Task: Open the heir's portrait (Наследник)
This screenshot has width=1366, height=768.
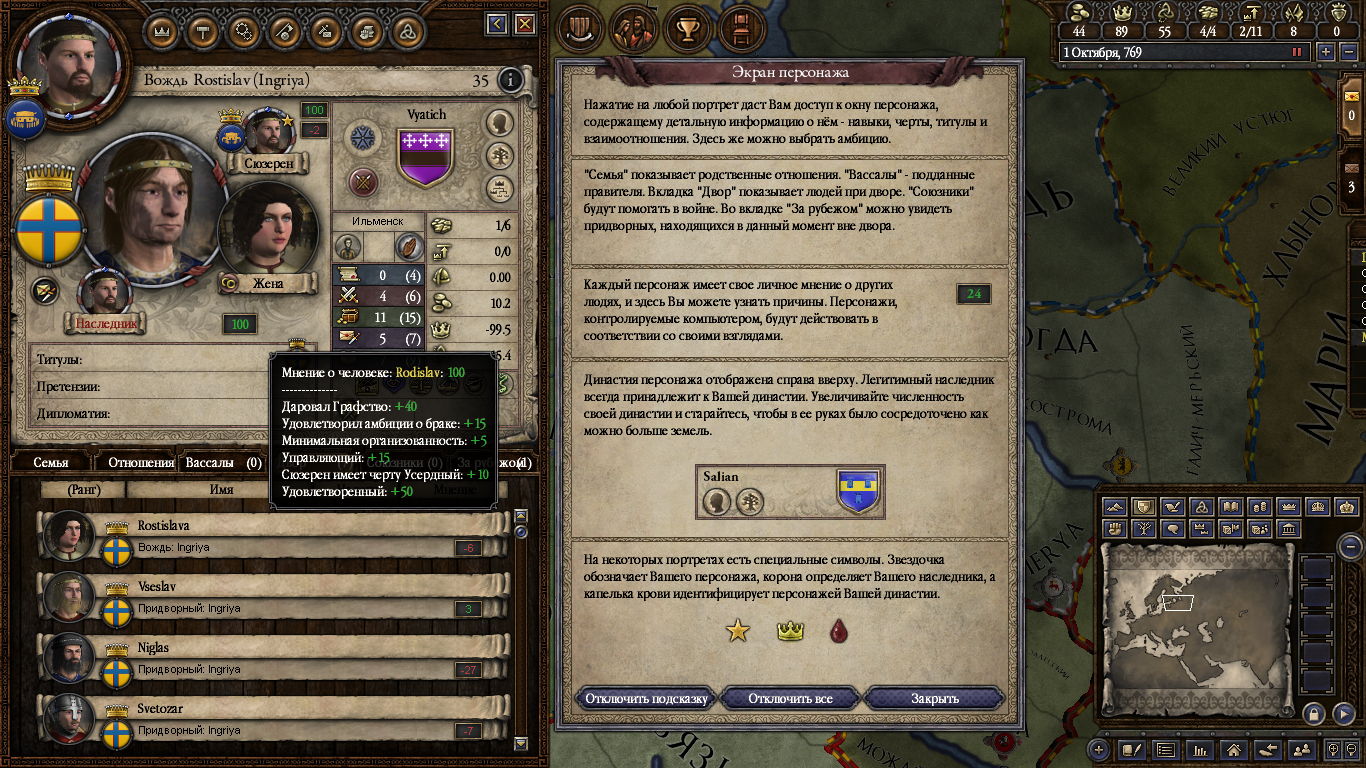Action: click(105, 294)
